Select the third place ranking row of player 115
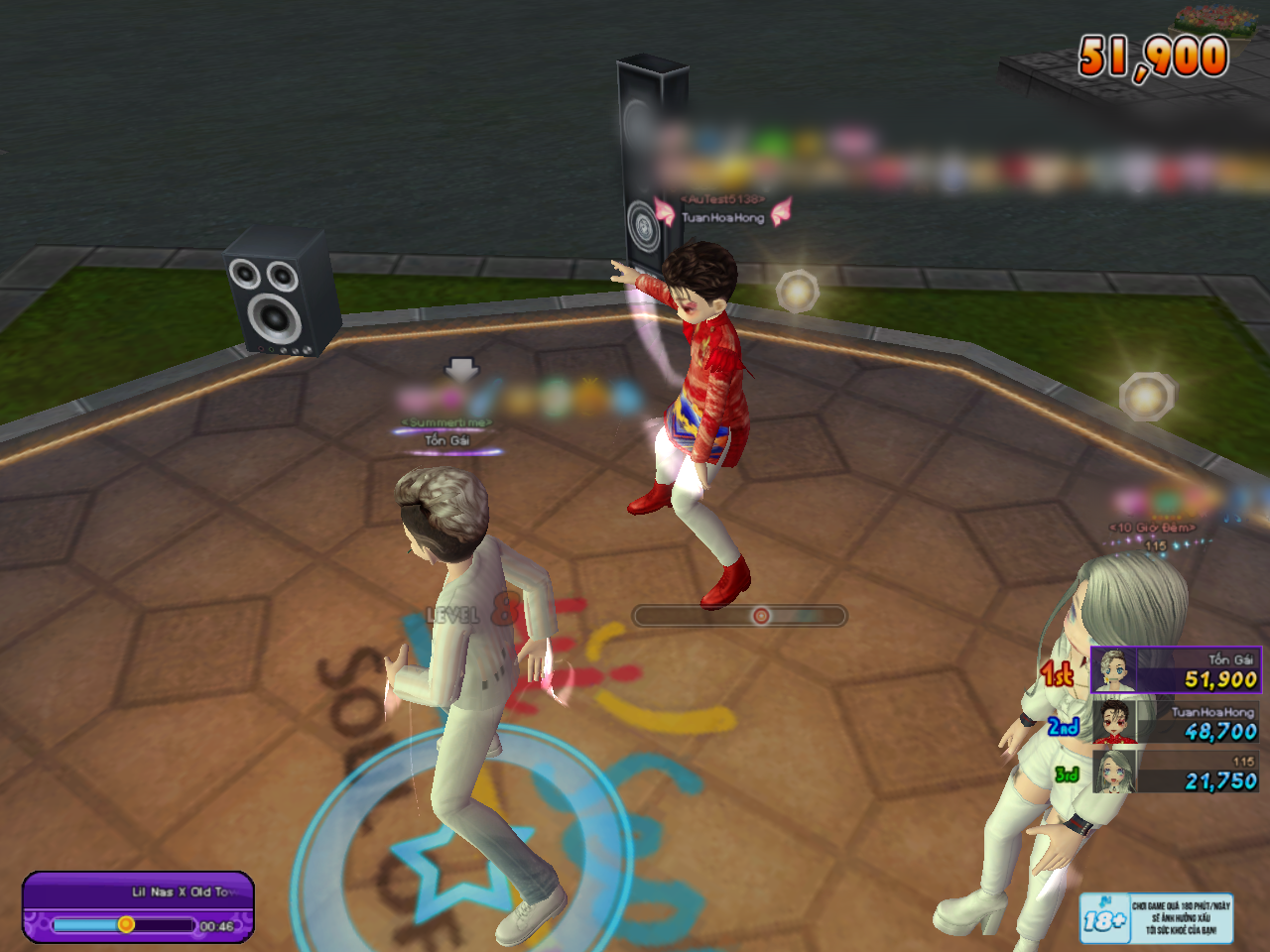The image size is (1270, 952). pyautogui.click(x=1175, y=772)
